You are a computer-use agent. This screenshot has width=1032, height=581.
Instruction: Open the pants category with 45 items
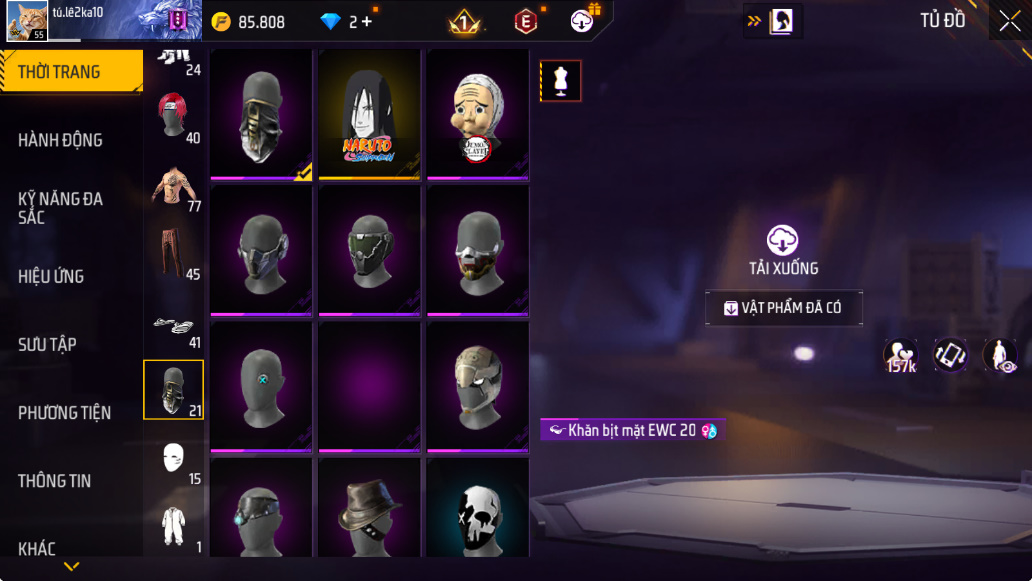173,254
